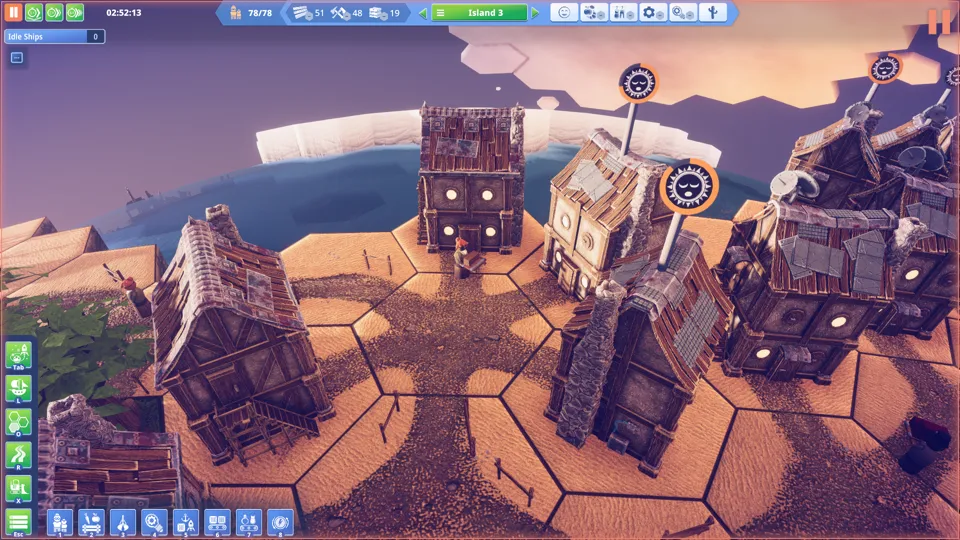This screenshot has height=540, width=960.
Task: Select the next island with the right arrow
Action: tap(536, 13)
